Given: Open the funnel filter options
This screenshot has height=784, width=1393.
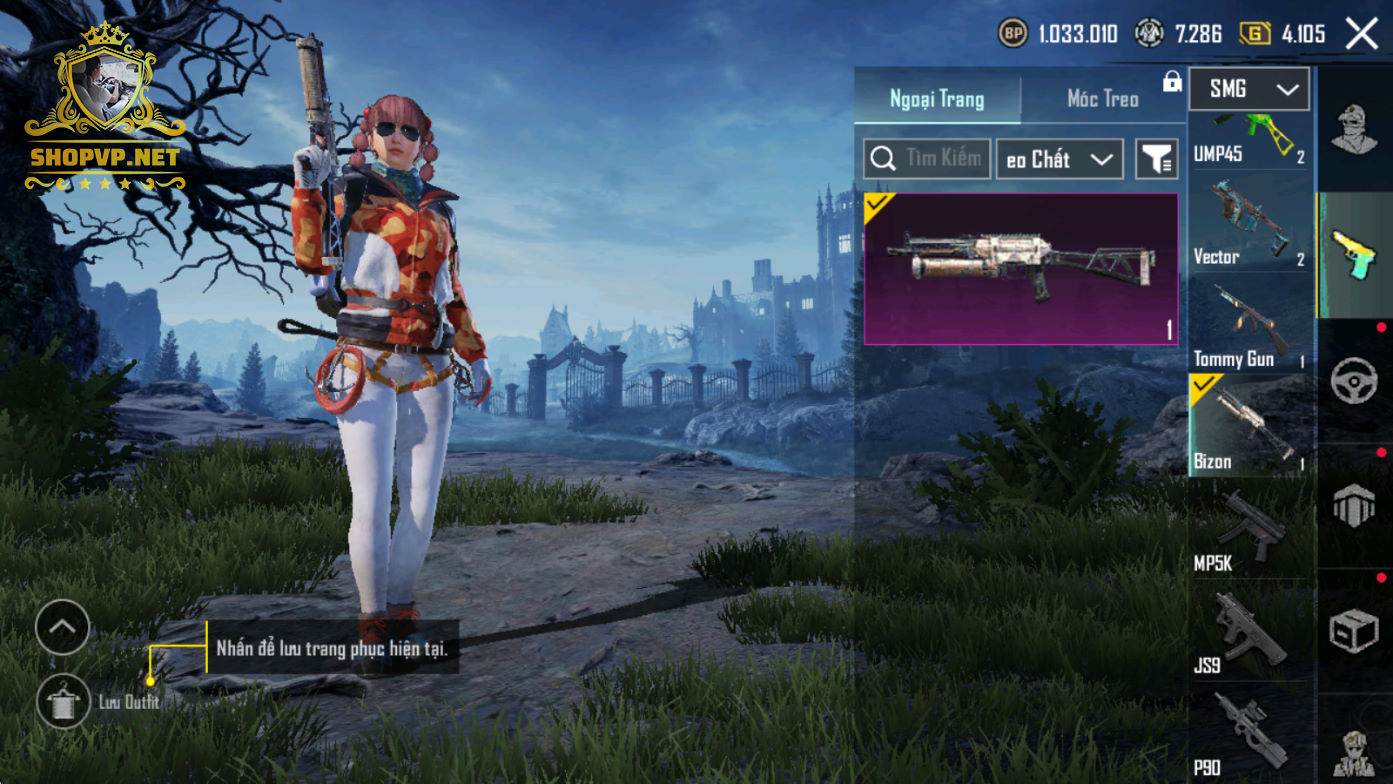Looking at the screenshot, I should 1157,159.
